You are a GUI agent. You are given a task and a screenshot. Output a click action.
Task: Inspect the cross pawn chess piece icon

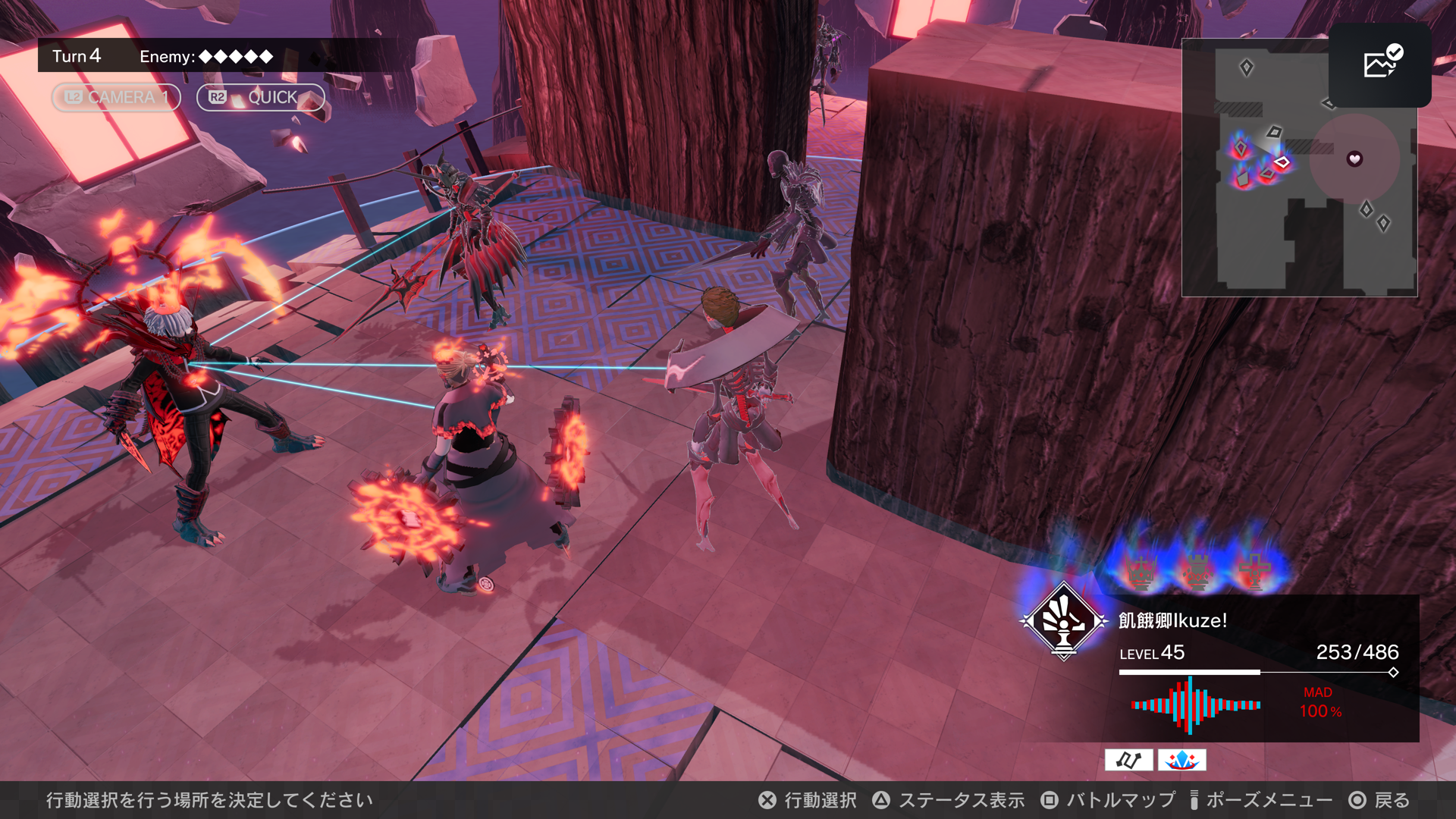coord(1254,571)
